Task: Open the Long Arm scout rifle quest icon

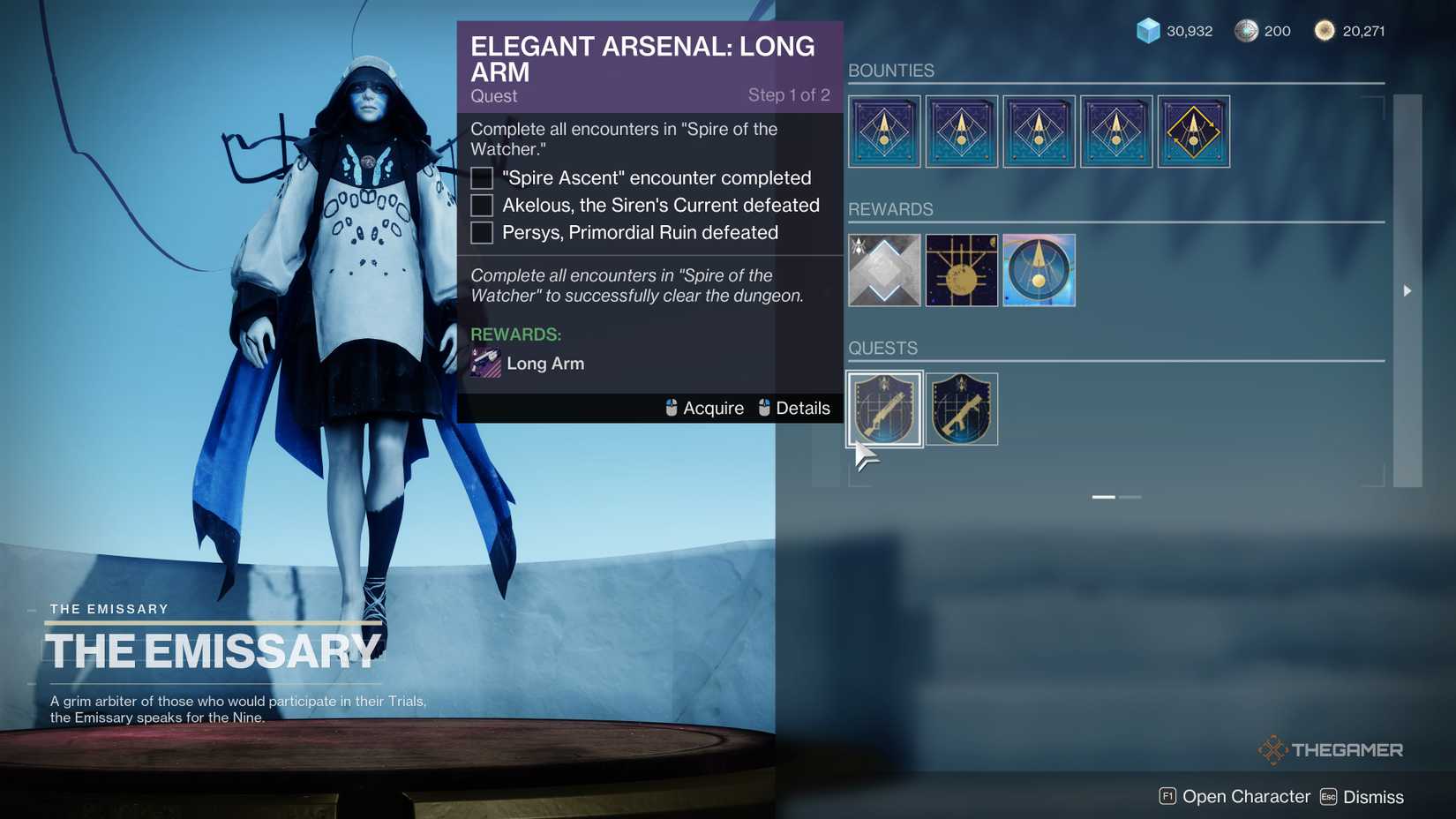Action: (883, 409)
